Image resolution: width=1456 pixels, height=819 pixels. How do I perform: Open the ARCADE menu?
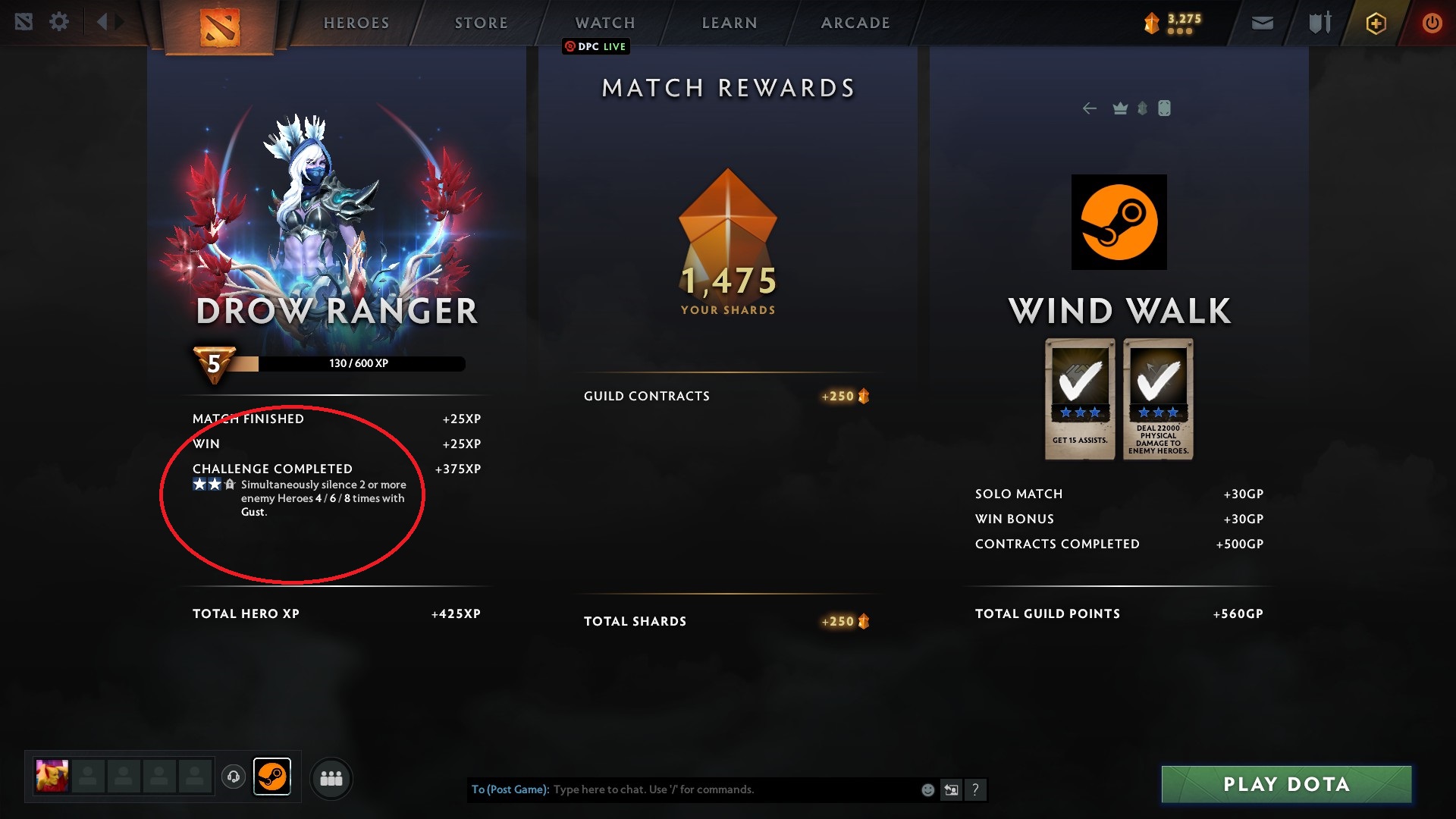[855, 22]
